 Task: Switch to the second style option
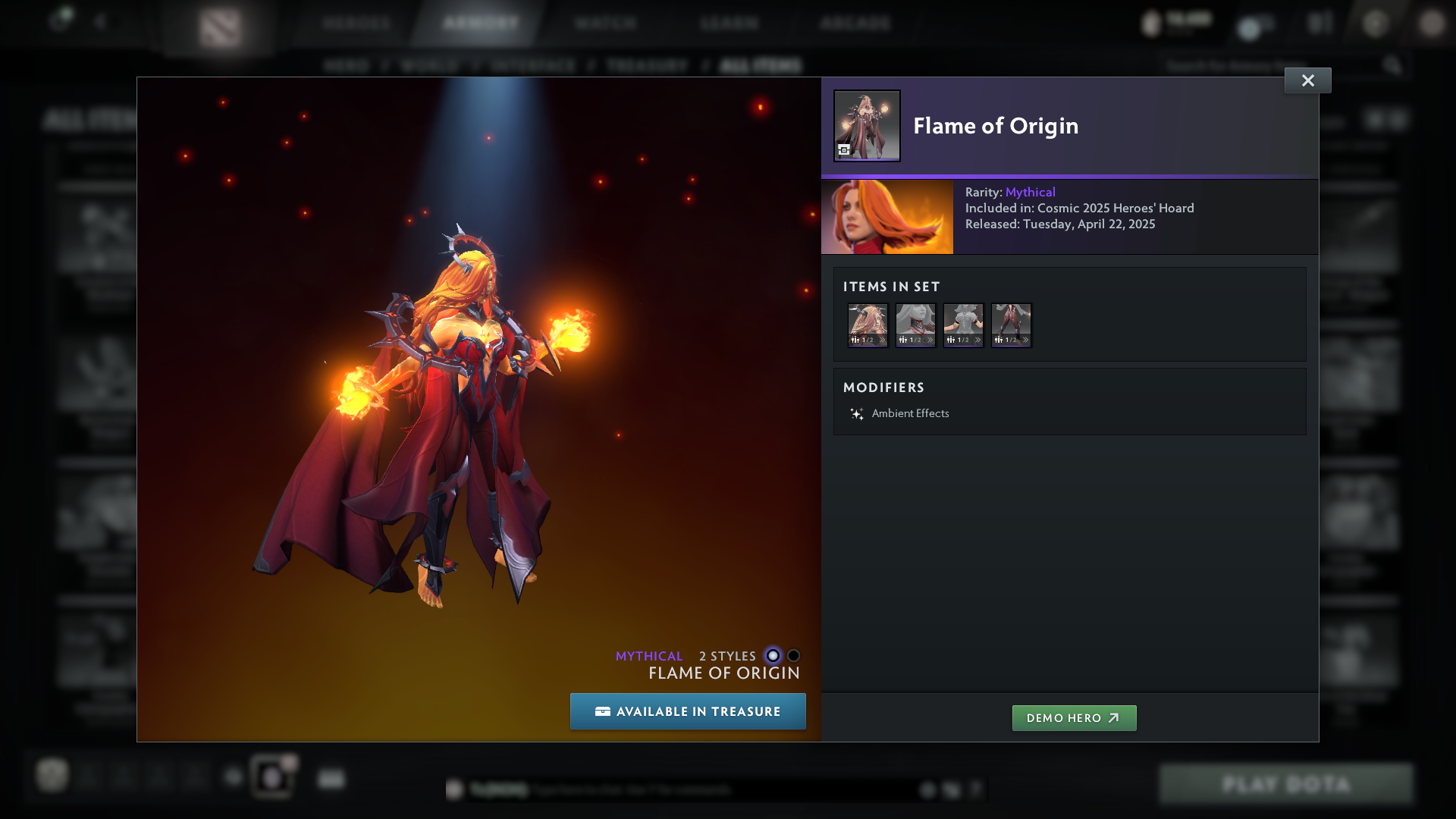[793, 656]
